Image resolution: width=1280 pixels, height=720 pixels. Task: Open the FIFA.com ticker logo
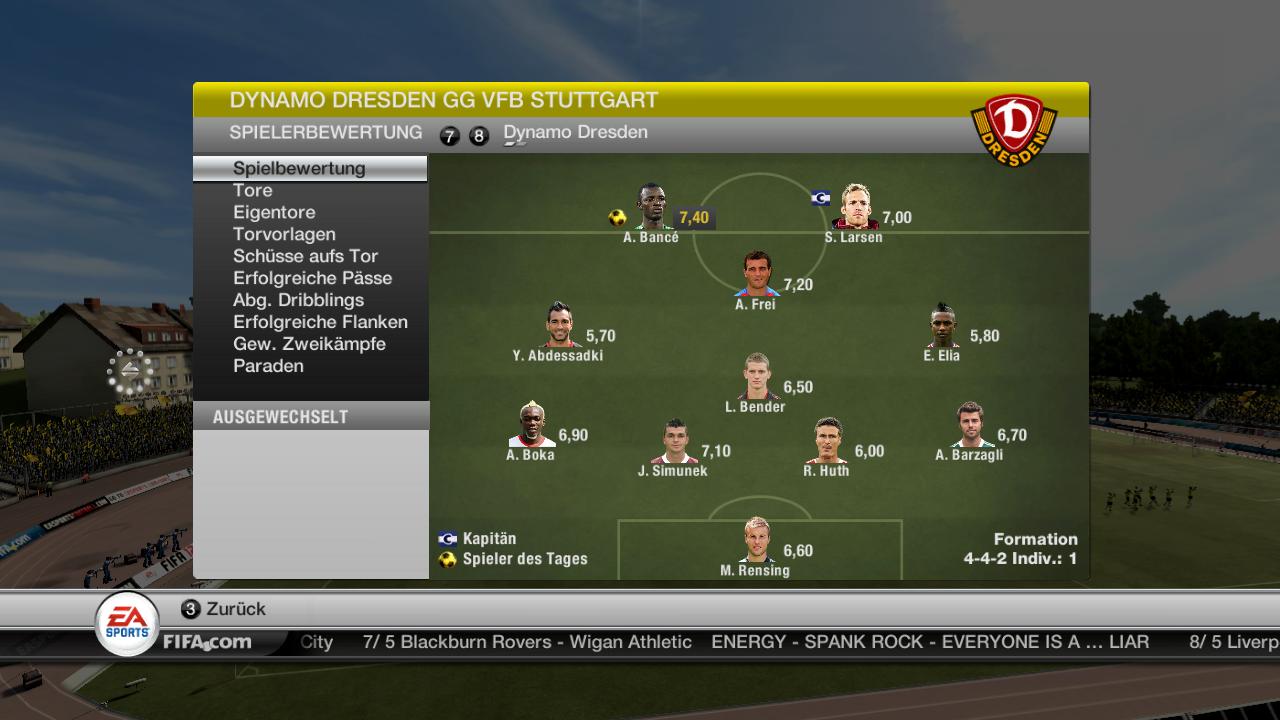[207, 642]
